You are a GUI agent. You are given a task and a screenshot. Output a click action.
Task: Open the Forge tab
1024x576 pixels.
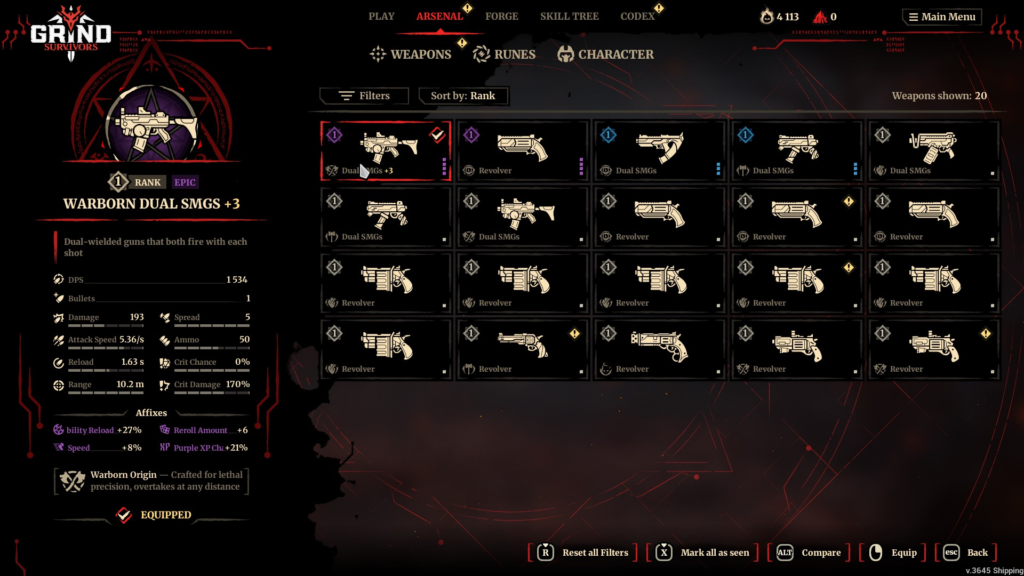[501, 16]
